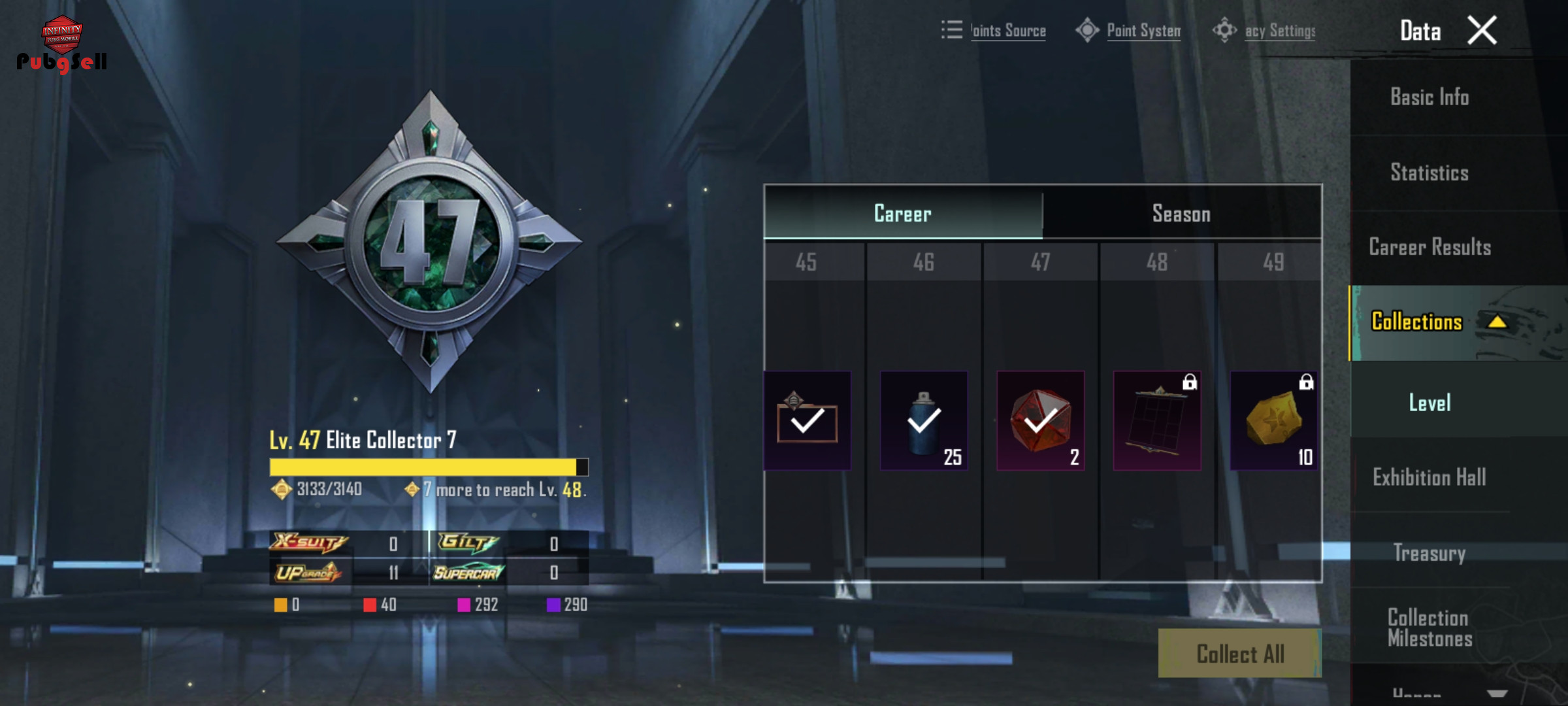Open the Point System info
The width and height of the screenshot is (1568, 706).
click(1143, 31)
